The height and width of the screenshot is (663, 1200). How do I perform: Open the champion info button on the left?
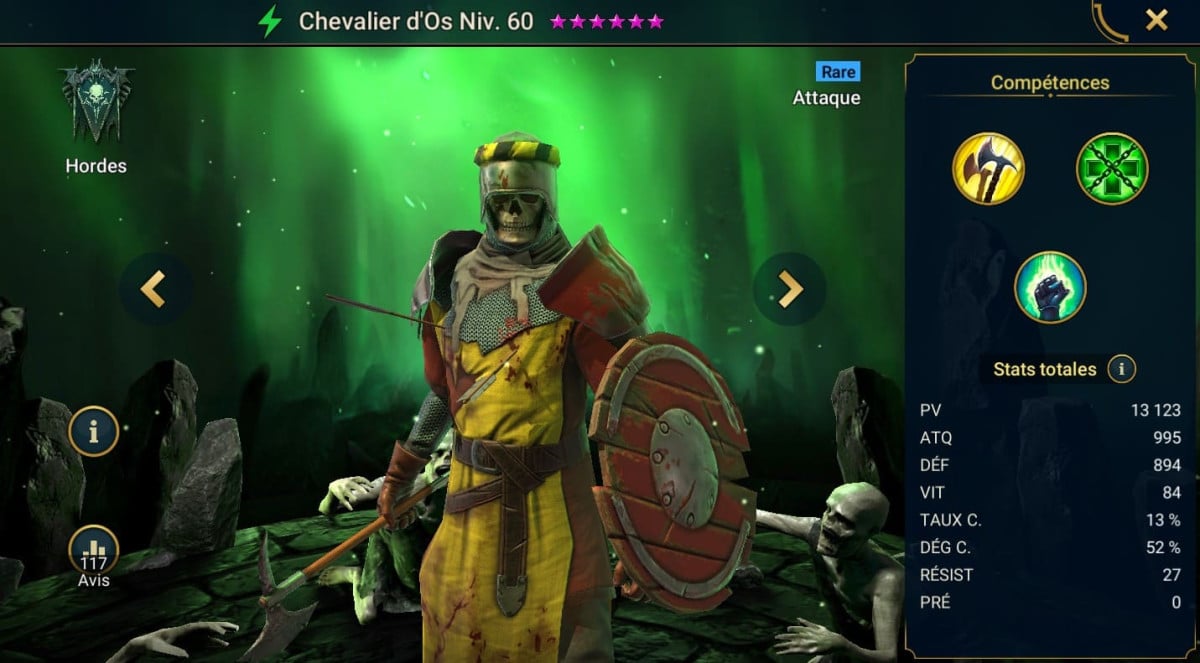click(x=94, y=432)
